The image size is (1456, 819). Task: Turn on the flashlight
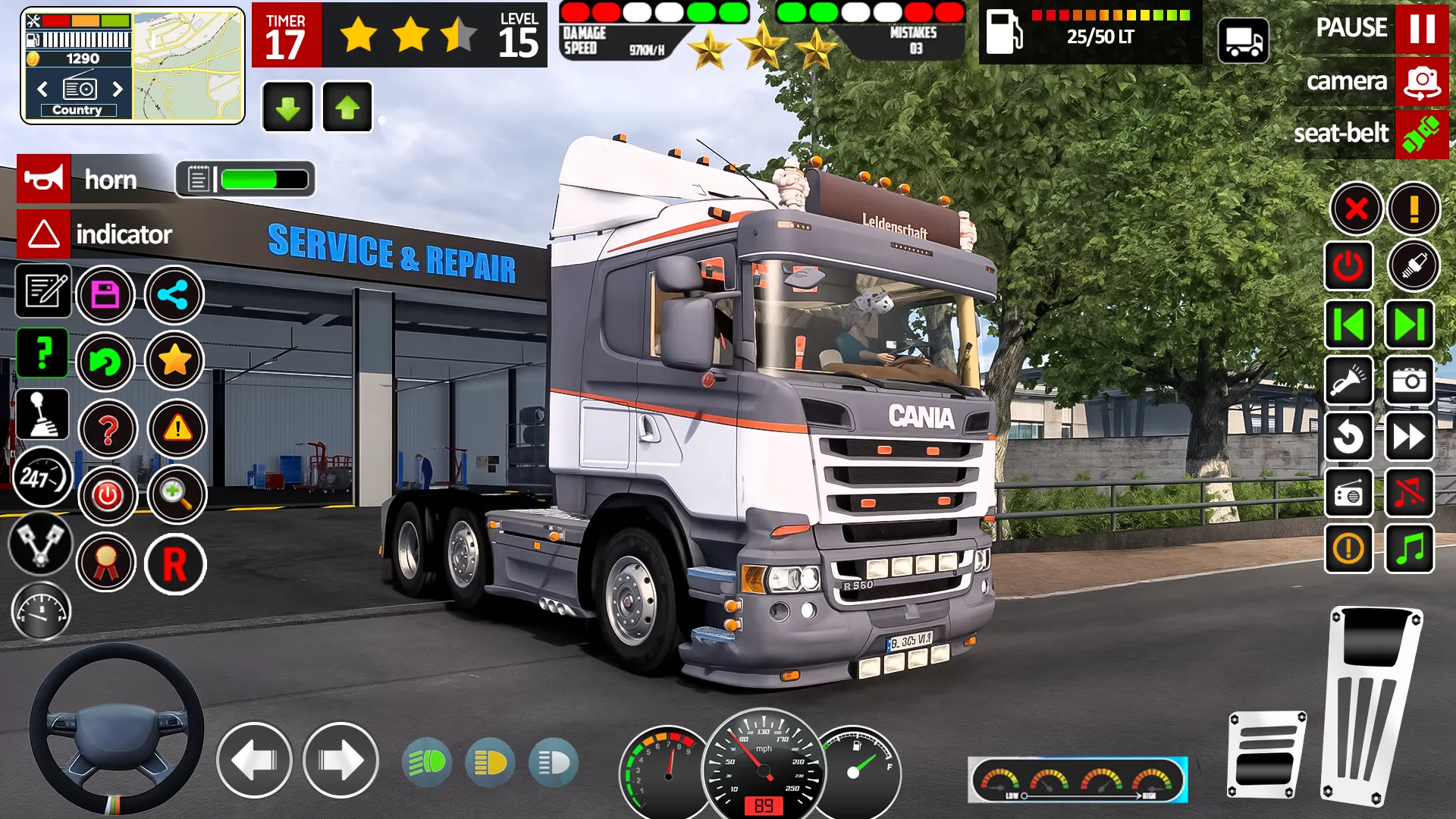click(1348, 381)
